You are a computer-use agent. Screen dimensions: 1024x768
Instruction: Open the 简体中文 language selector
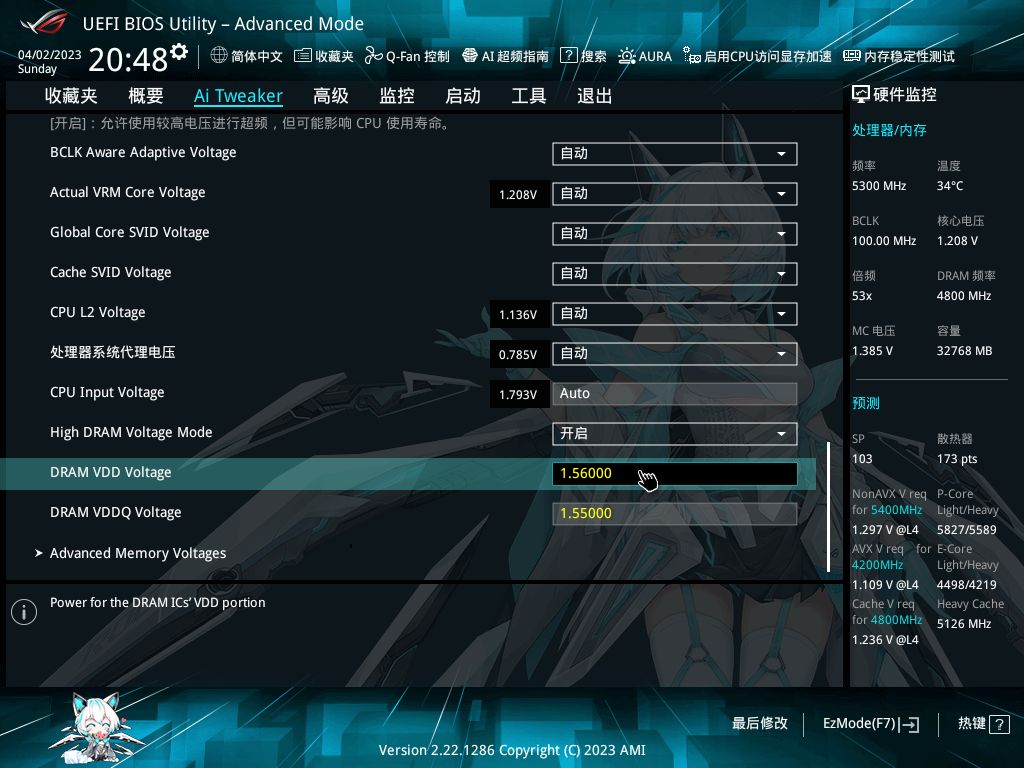247,56
